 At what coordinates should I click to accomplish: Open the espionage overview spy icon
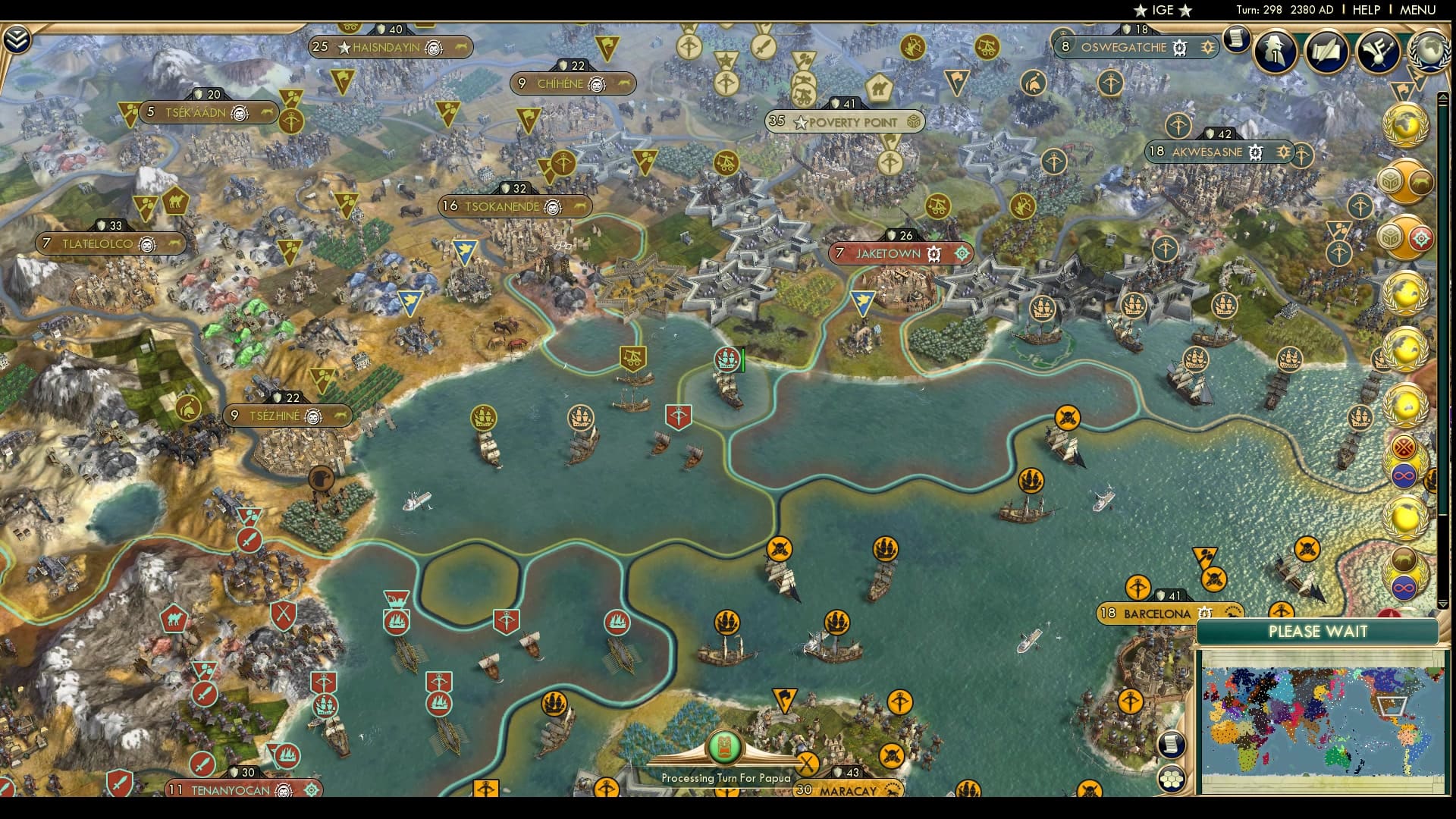(x=1274, y=52)
